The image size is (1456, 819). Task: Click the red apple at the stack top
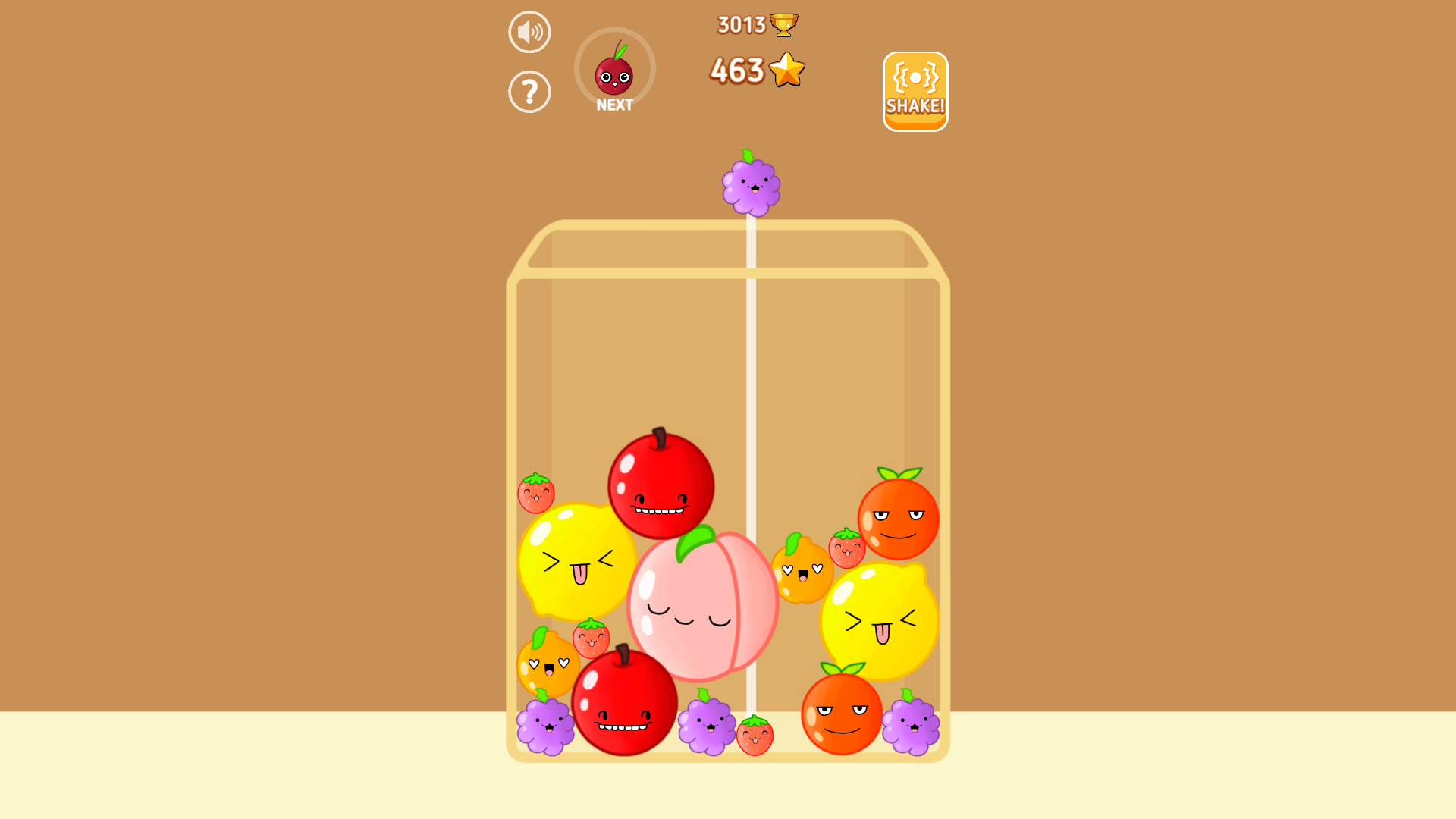pos(661,489)
